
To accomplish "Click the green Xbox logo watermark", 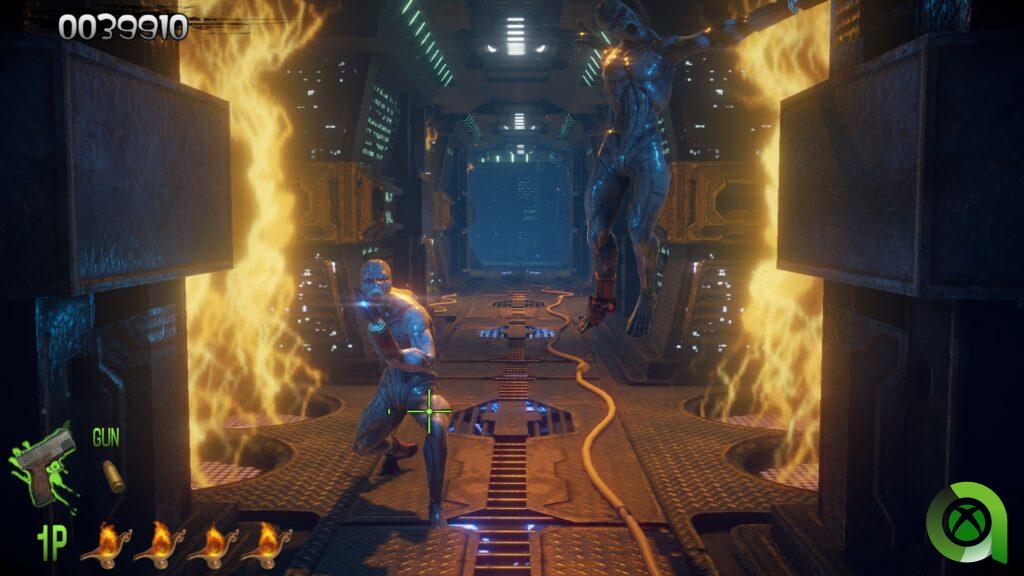I will [x=968, y=522].
